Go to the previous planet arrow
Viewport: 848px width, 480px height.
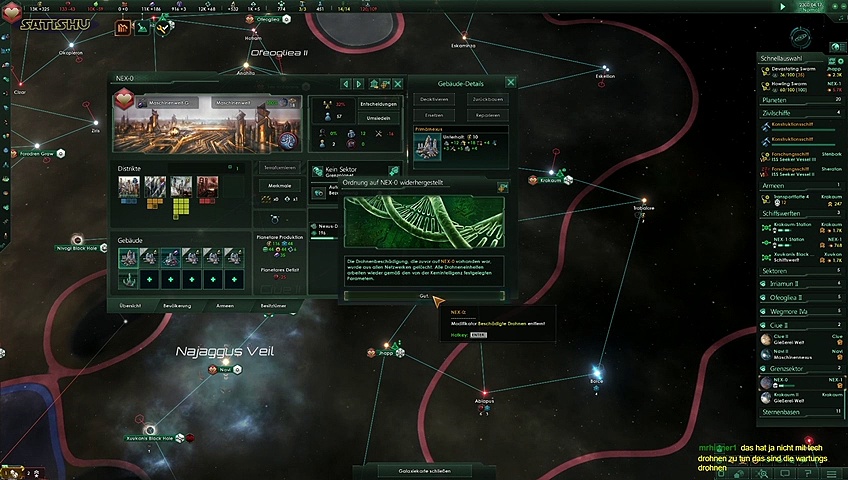point(346,84)
